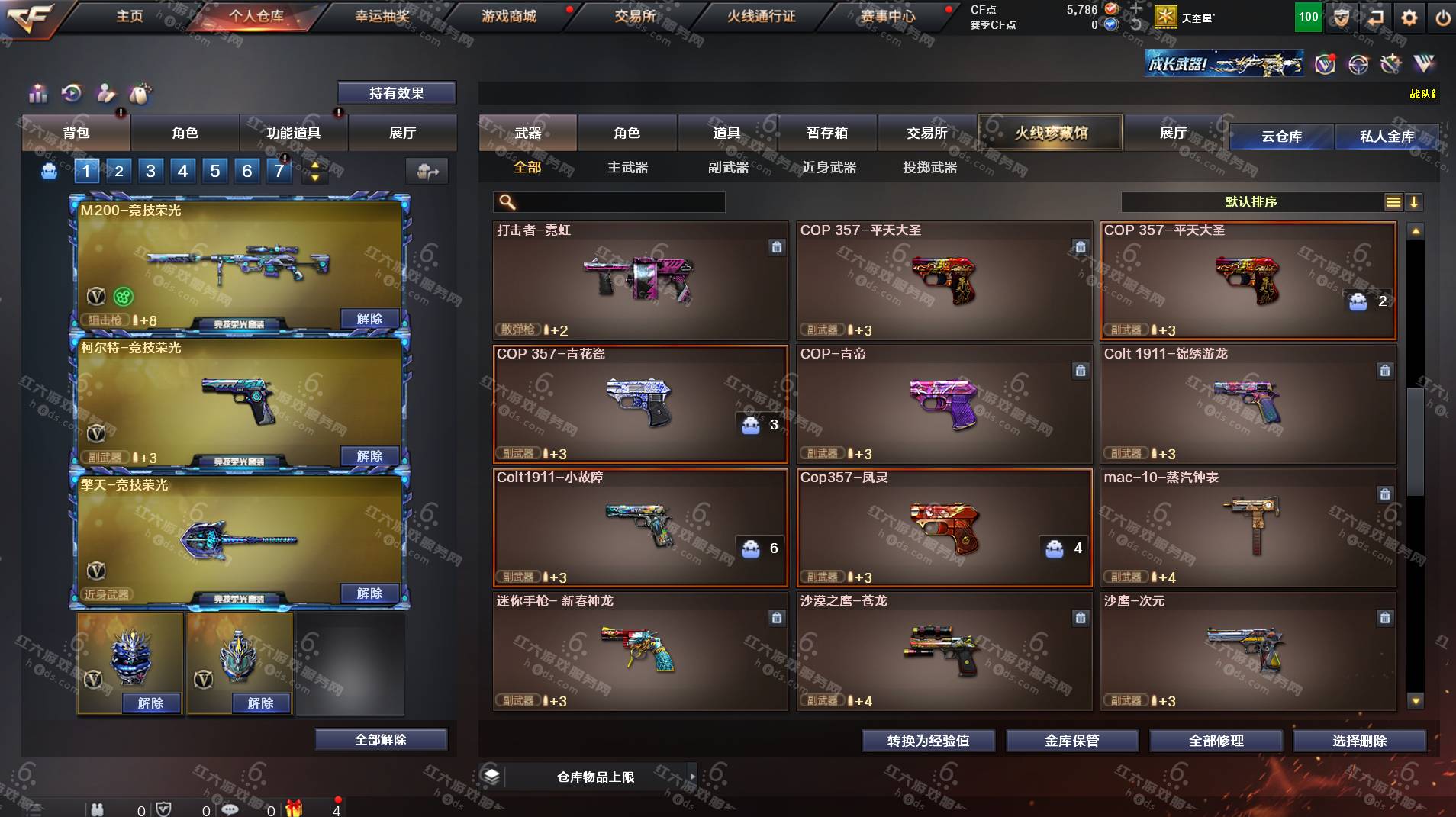
Task: Toggle the sort direction arrow
Action: click(1414, 202)
